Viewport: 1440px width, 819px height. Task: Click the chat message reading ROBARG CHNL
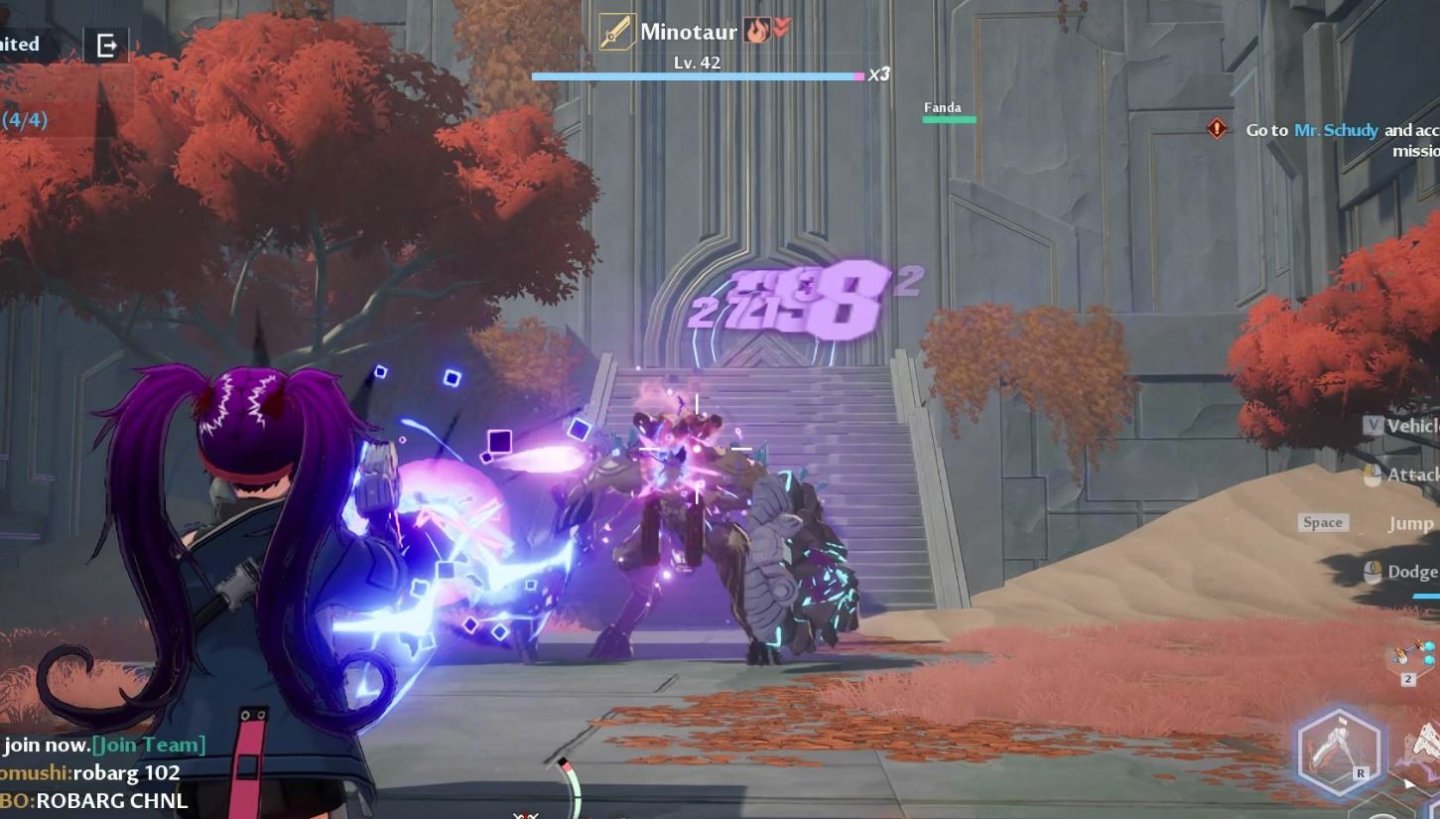pyautogui.click(x=95, y=800)
